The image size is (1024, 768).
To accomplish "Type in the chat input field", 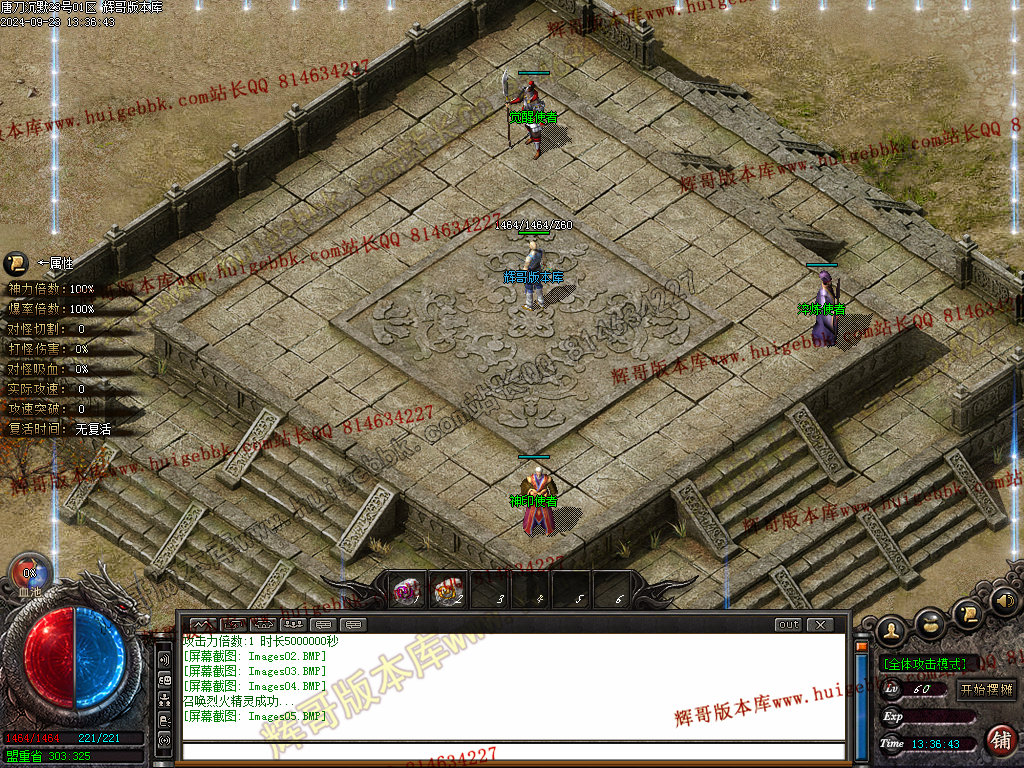I will [x=512, y=751].
